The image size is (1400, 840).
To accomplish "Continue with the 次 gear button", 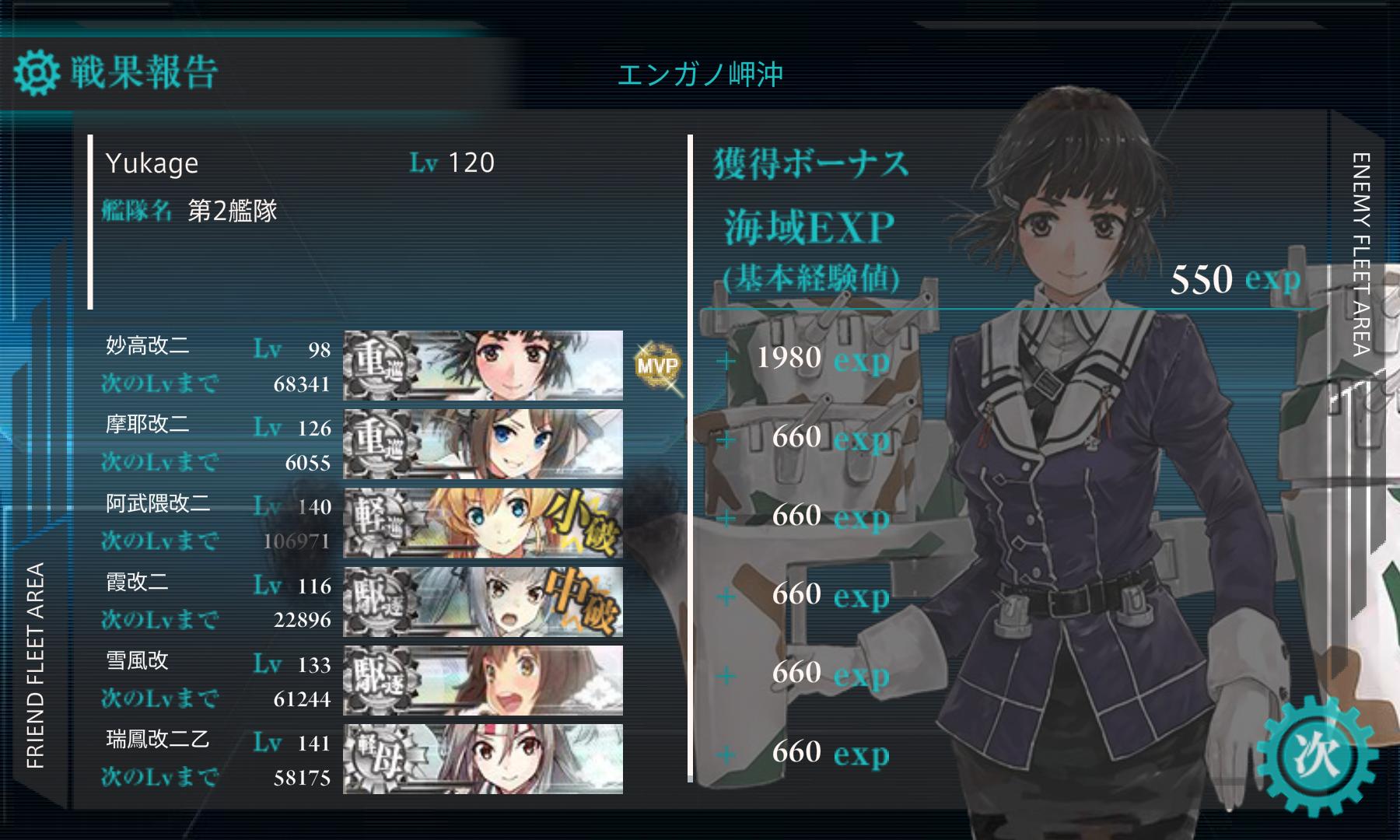I will (x=1317, y=756).
